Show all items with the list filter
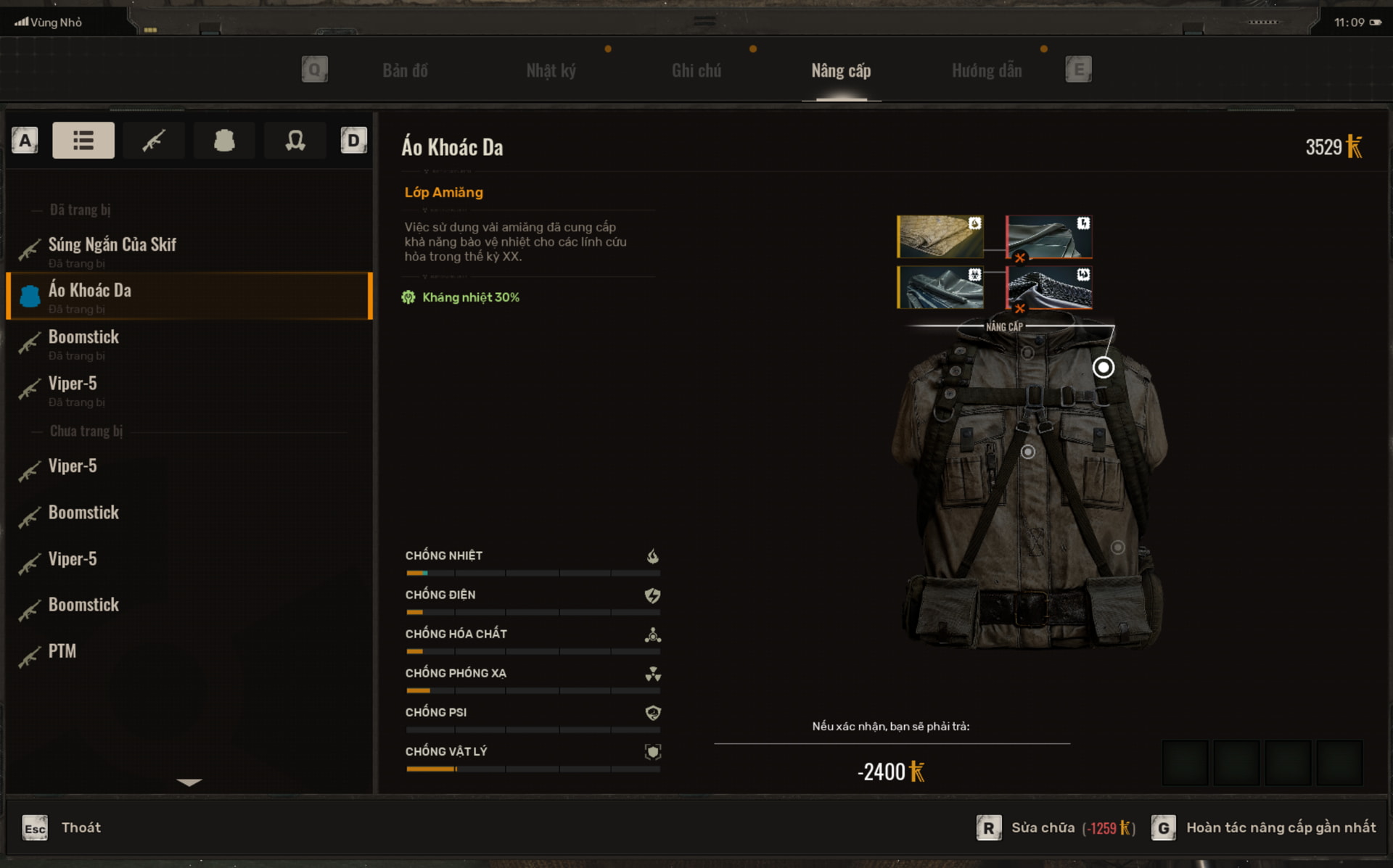Screen dimensions: 1393x868 click(83, 140)
